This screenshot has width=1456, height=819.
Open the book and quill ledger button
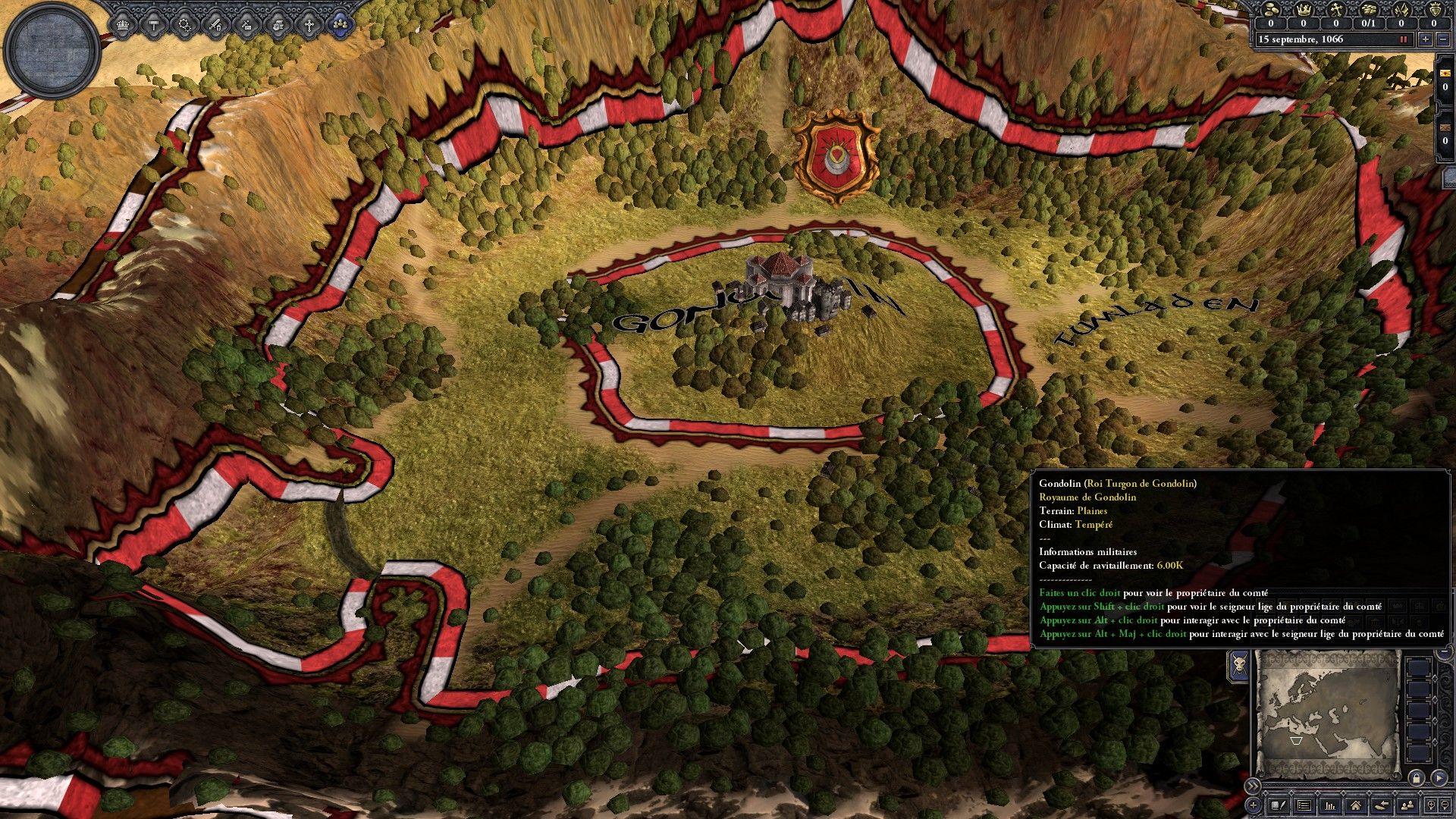coord(1279,805)
